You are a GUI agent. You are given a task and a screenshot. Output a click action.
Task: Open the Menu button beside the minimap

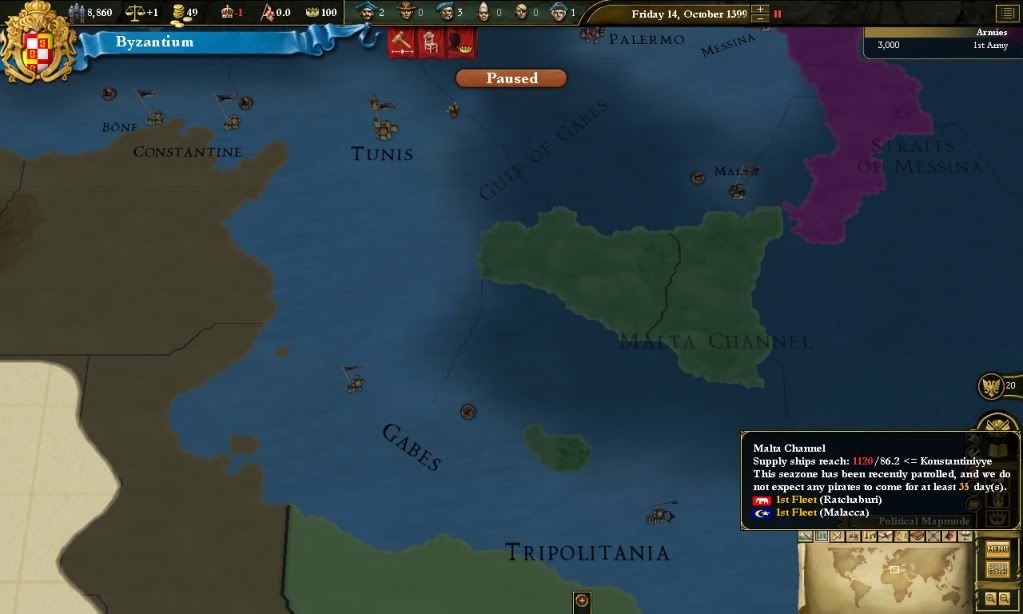[997, 548]
